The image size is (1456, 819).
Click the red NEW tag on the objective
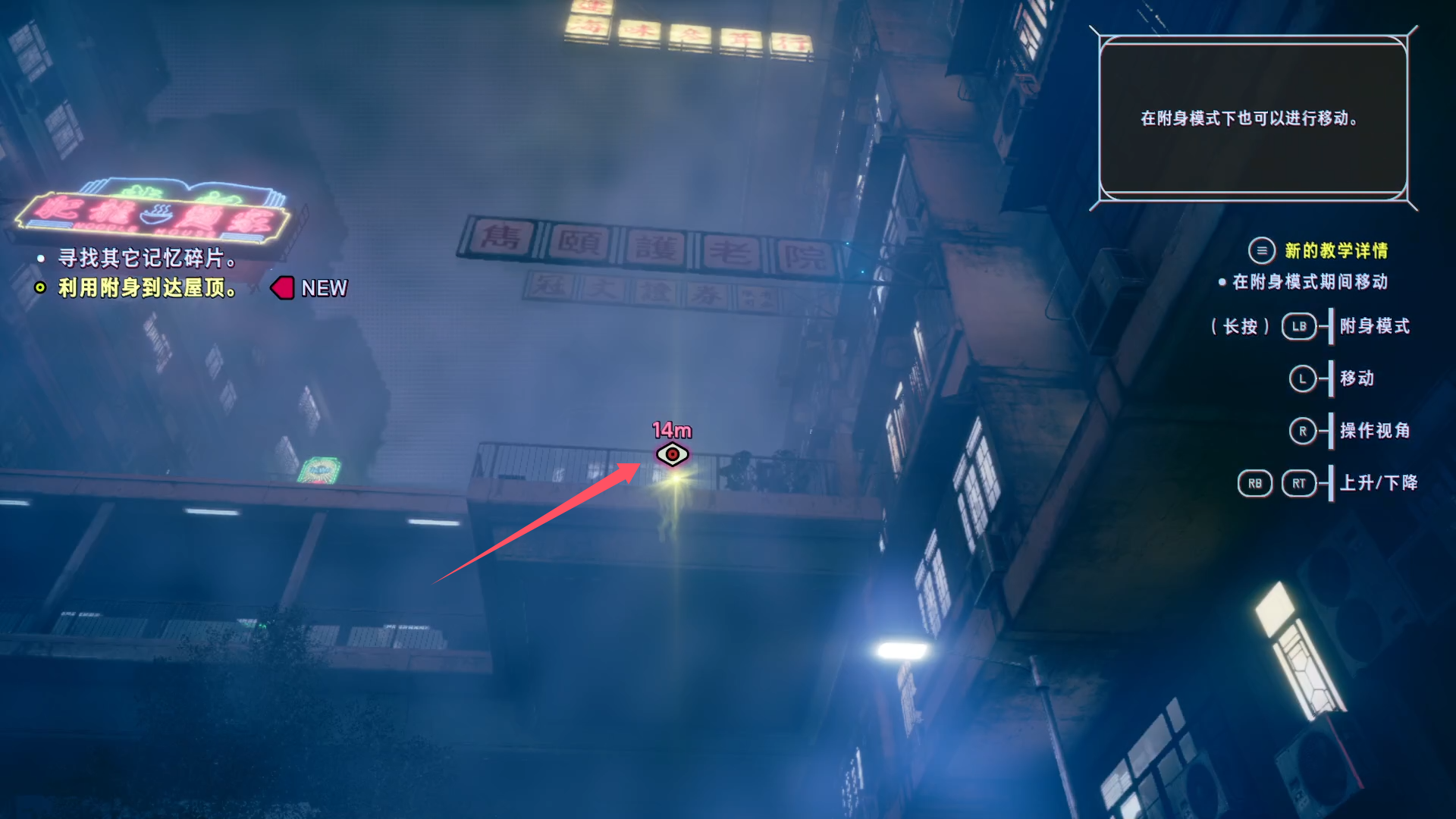click(309, 288)
